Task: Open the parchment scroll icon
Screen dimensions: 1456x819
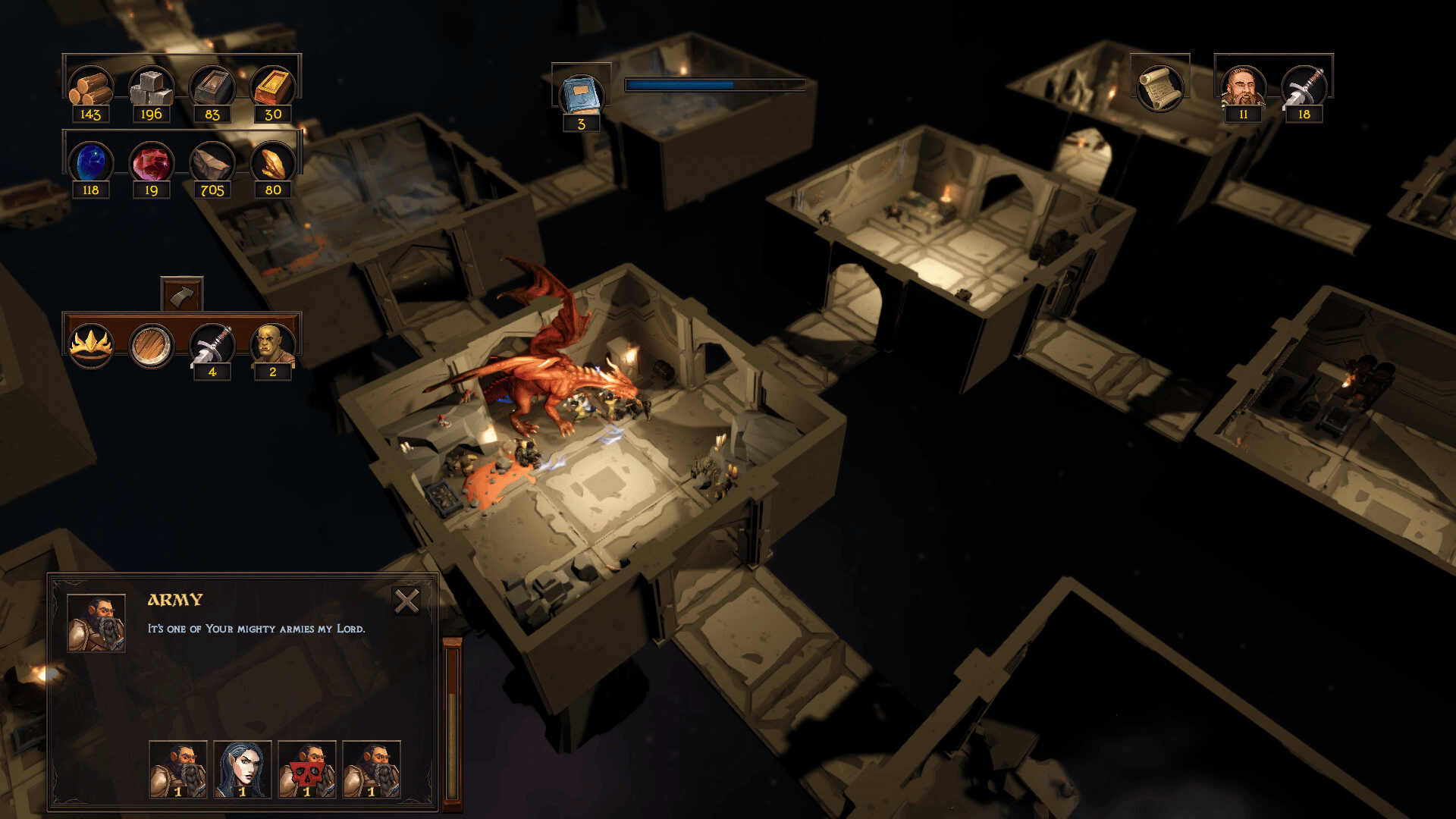Action: point(1159,87)
